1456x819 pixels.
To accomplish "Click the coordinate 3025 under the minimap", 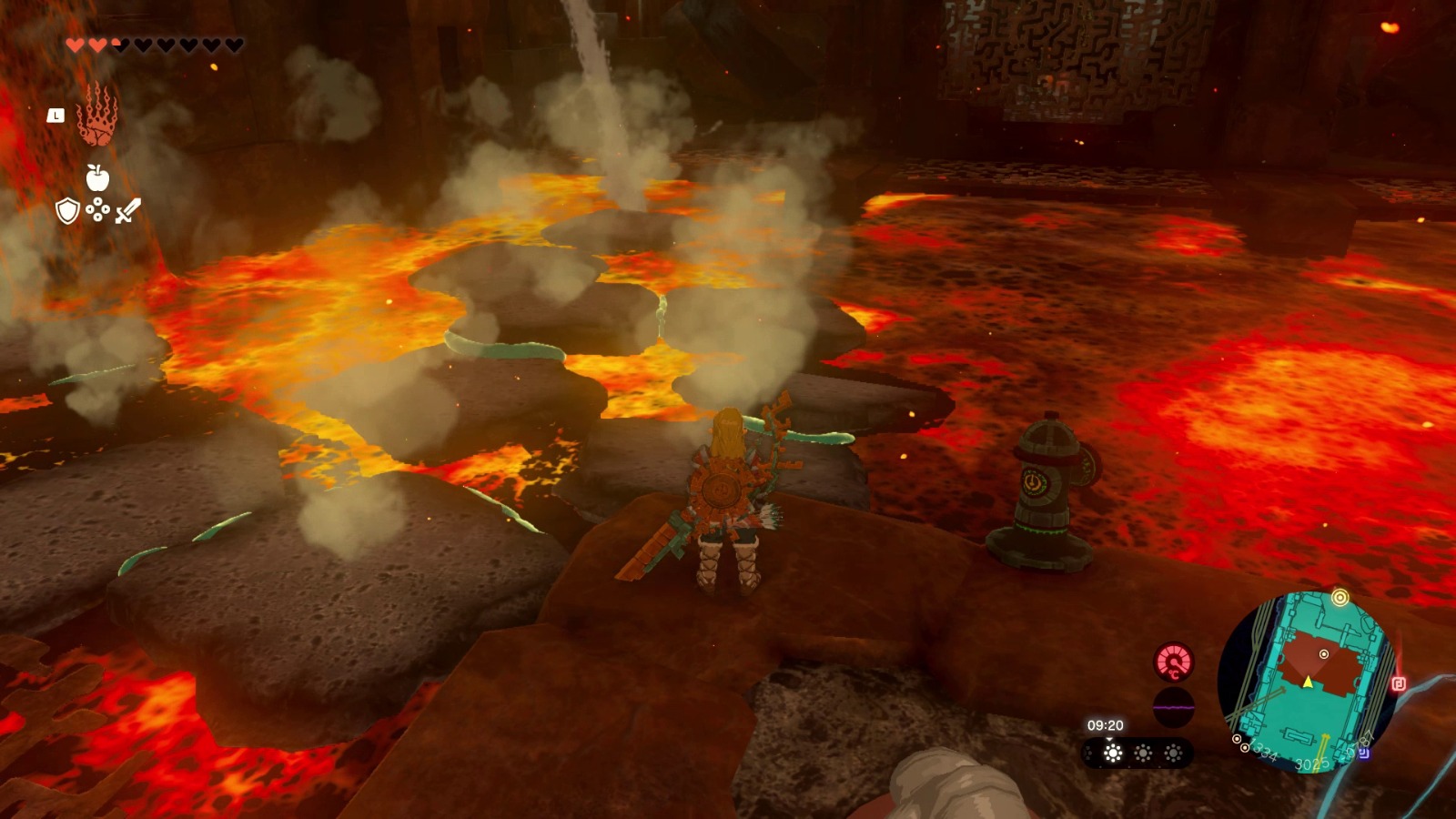I will point(1313,763).
